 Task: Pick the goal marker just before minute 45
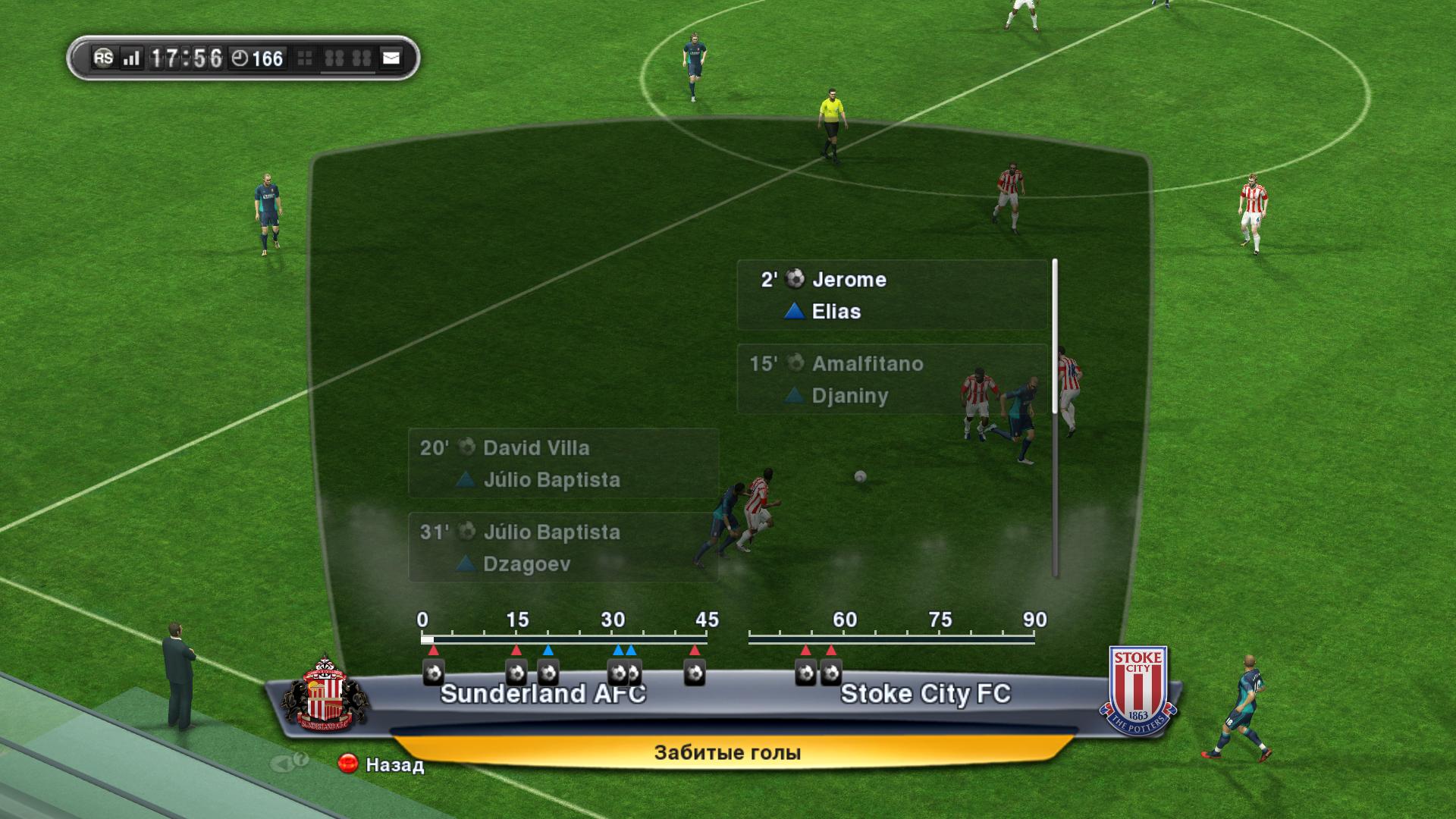click(695, 673)
